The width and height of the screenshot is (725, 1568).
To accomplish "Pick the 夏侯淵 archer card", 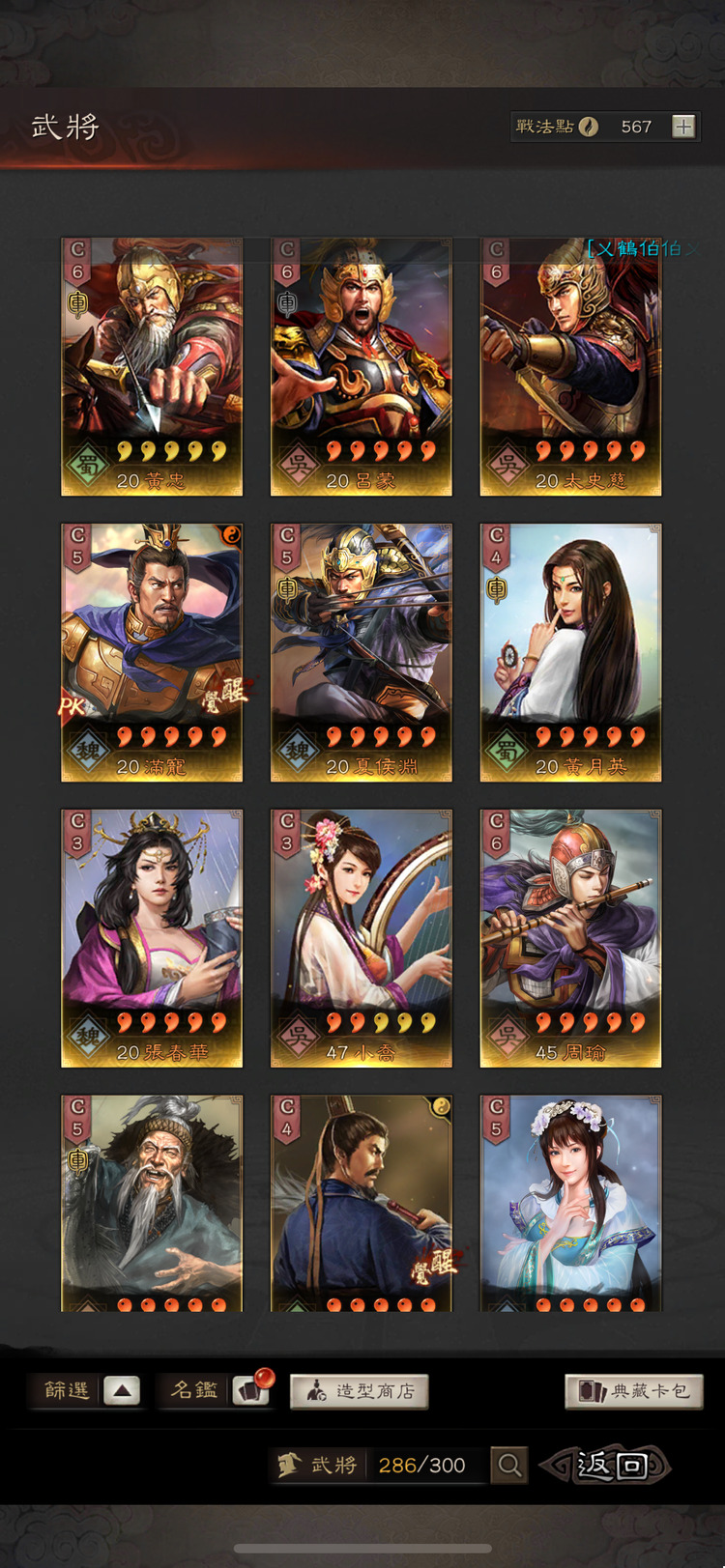I will click(x=362, y=652).
